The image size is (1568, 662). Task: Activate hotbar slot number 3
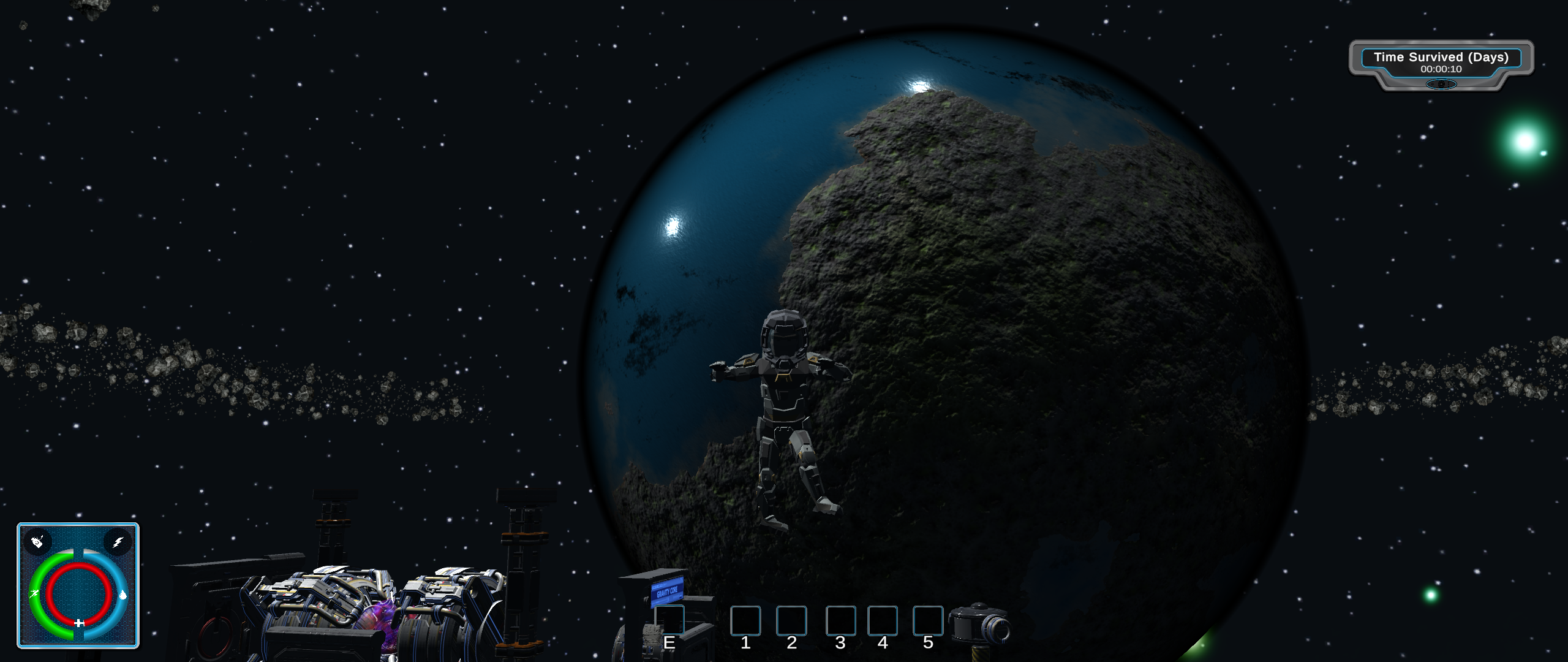pyautogui.click(x=840, y=620)
